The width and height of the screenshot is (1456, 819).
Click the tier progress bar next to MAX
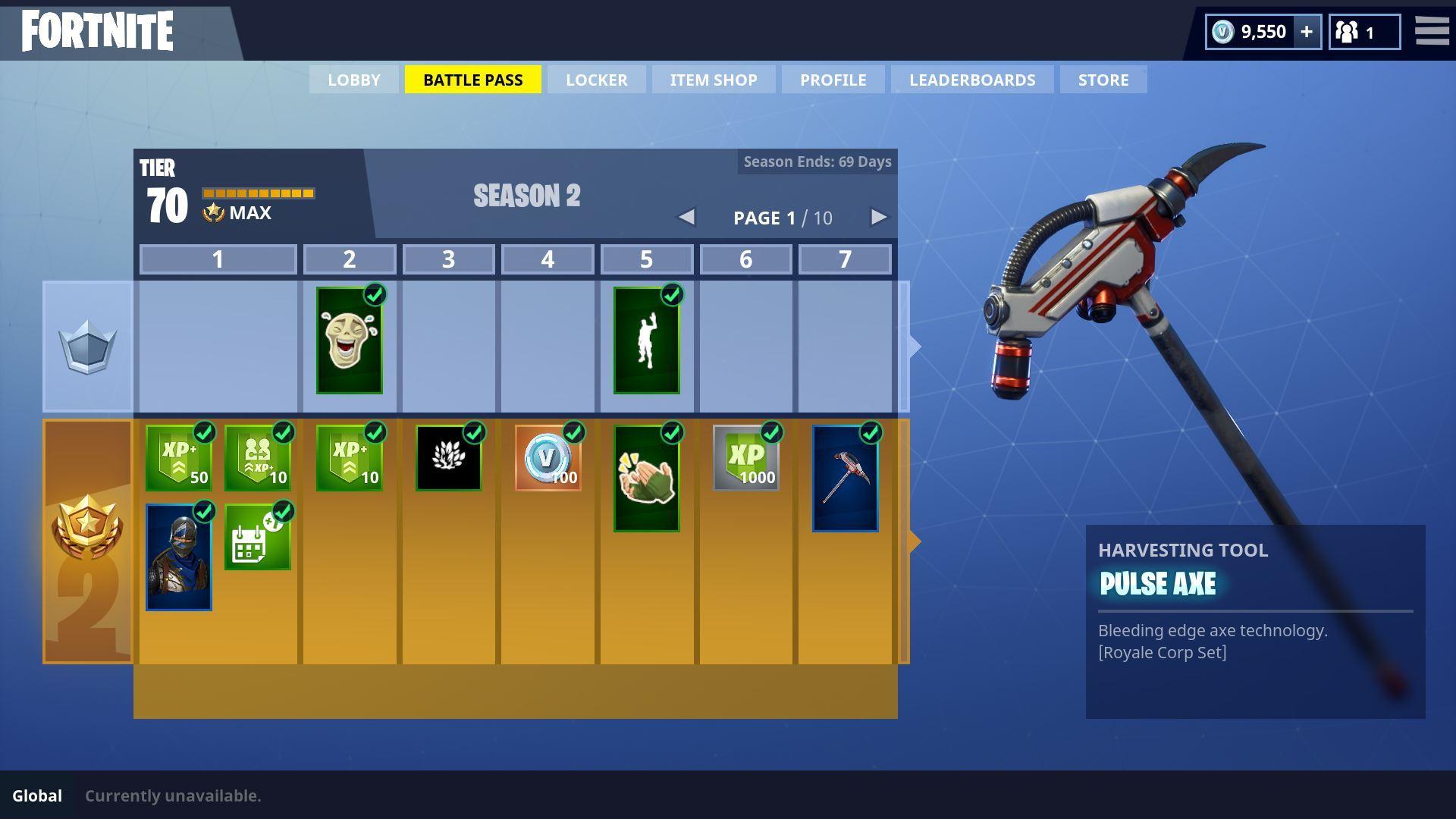[x=259, y=193]
